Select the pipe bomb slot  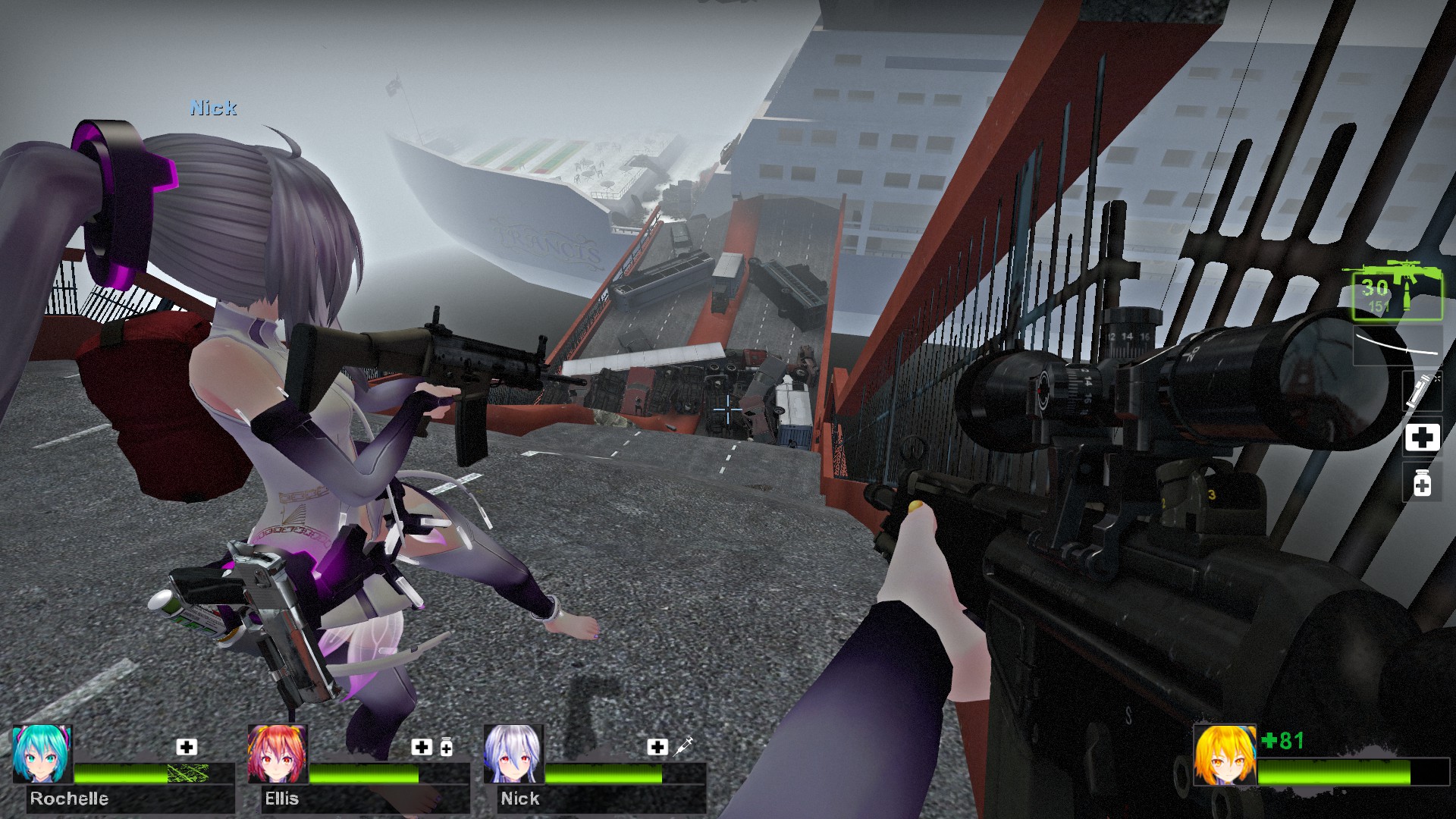(1421, 390)
